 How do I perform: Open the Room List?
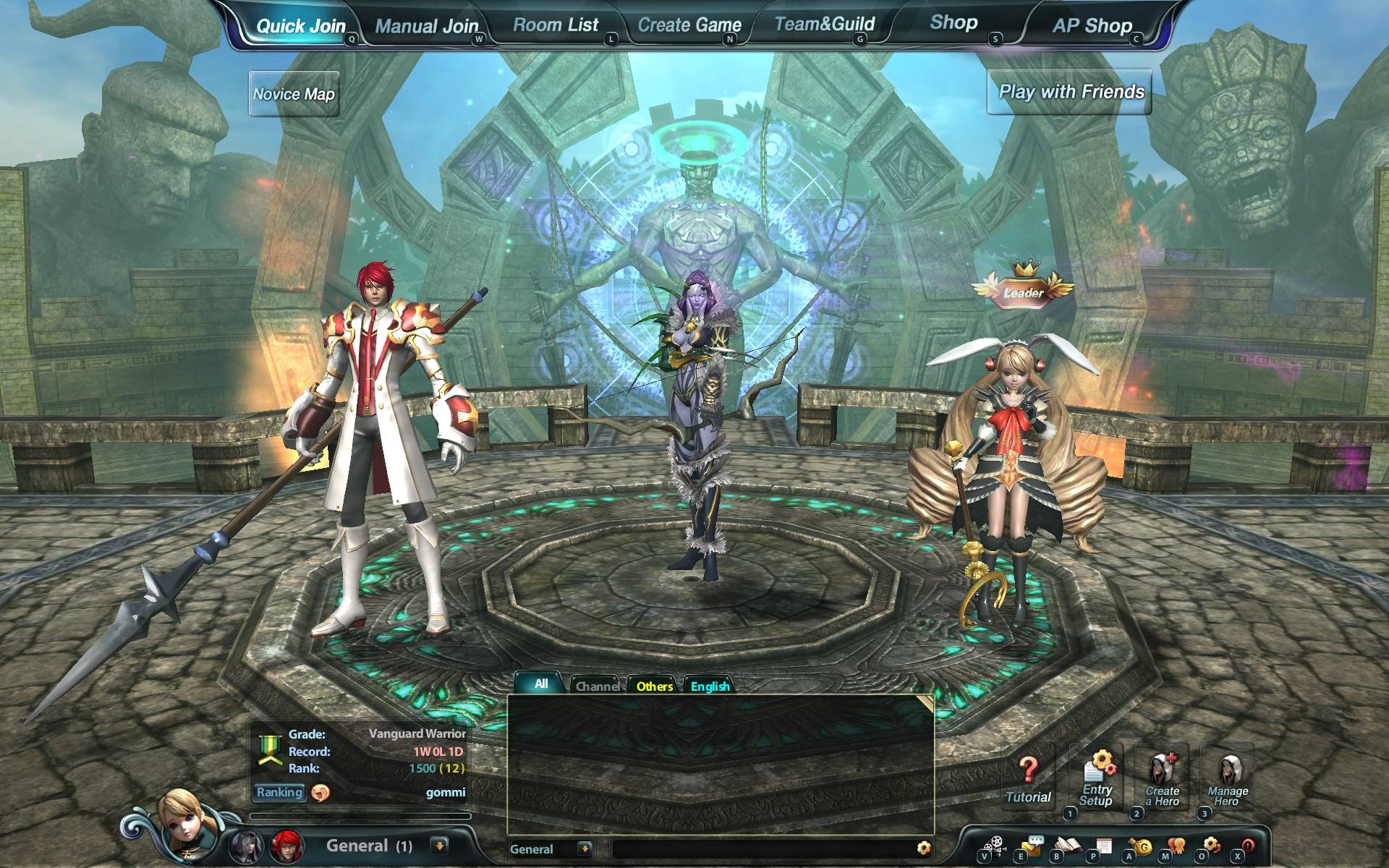point(556,25)
